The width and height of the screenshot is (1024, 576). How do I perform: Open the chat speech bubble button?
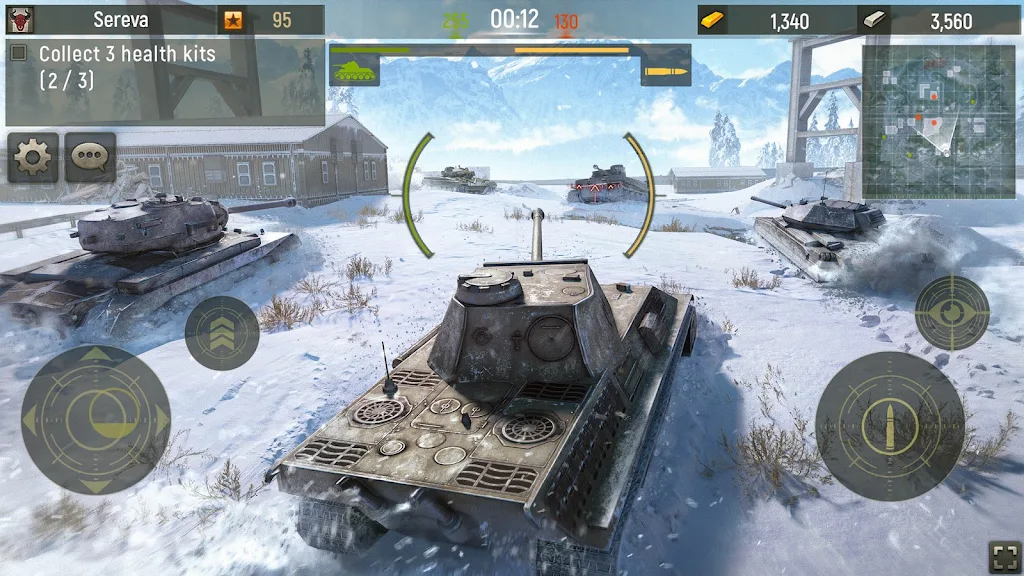90,157
